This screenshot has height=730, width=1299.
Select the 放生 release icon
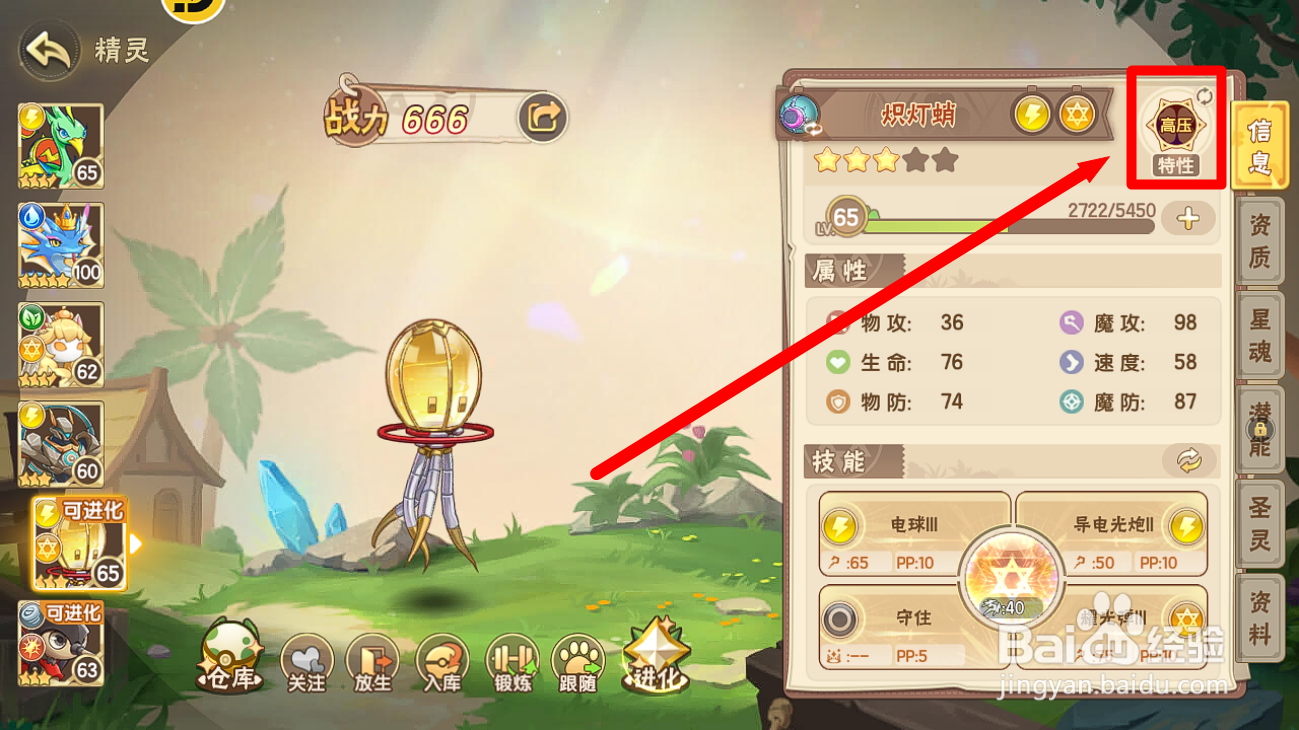click(374, 661)
